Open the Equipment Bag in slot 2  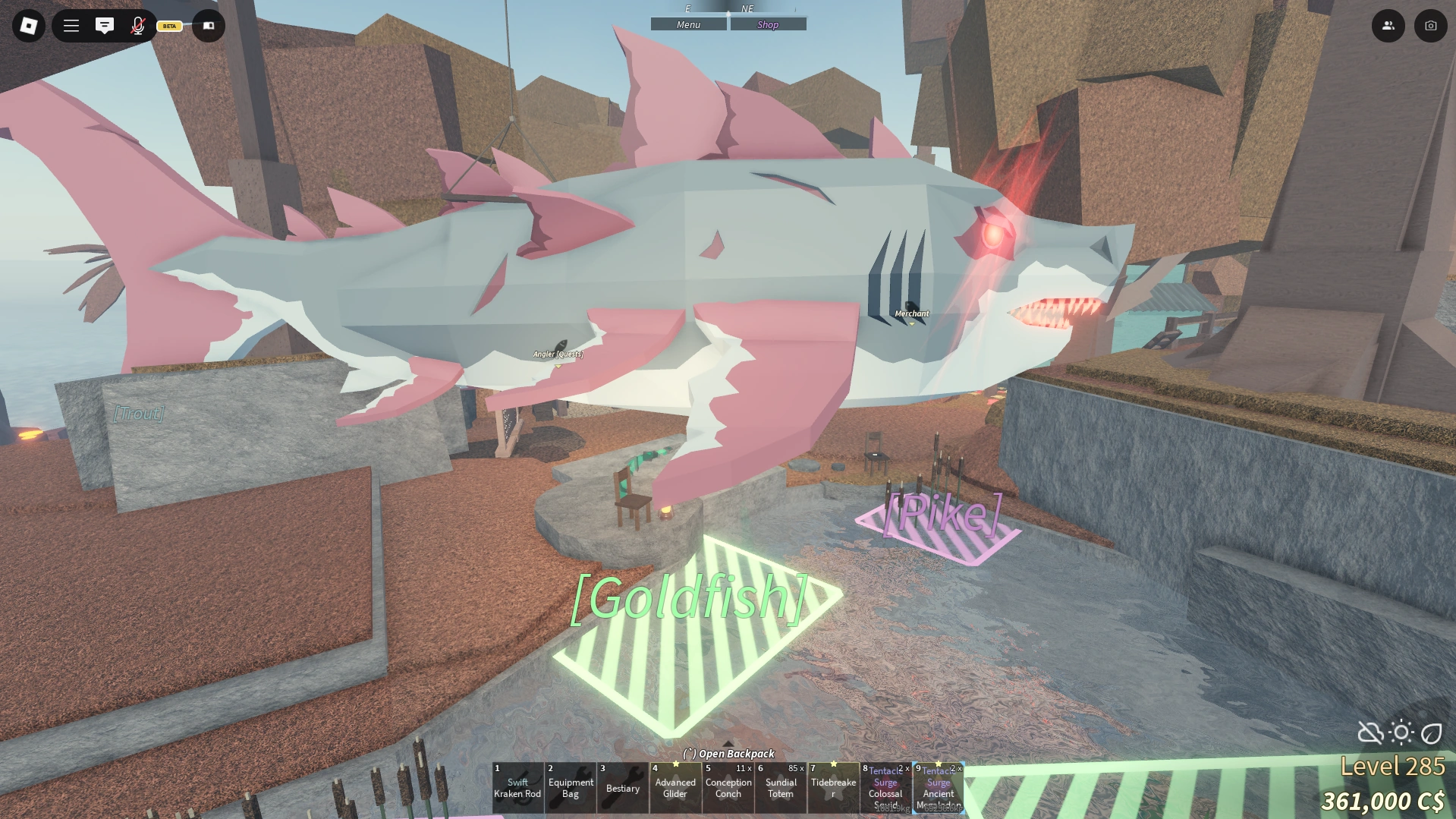(x=571, y=789)
